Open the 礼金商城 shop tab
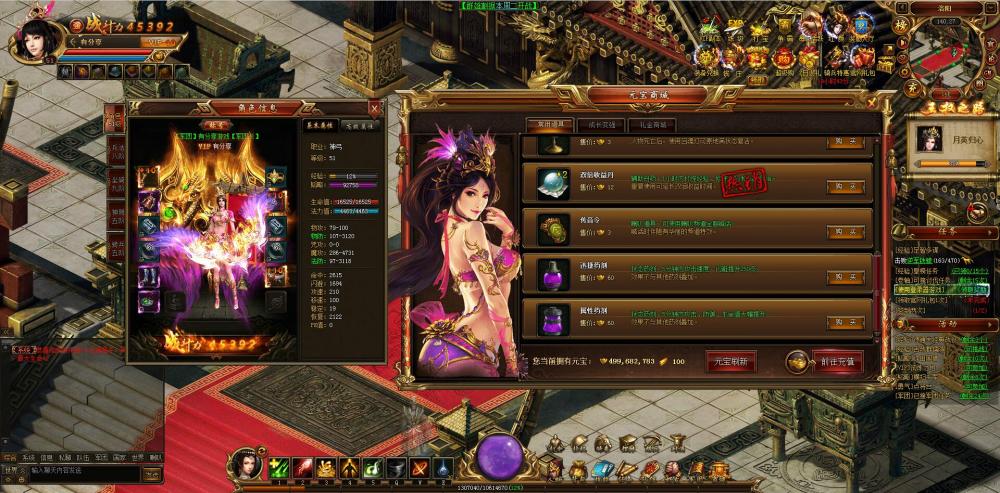Screen dimensions: 1000x493 [650, 125]
